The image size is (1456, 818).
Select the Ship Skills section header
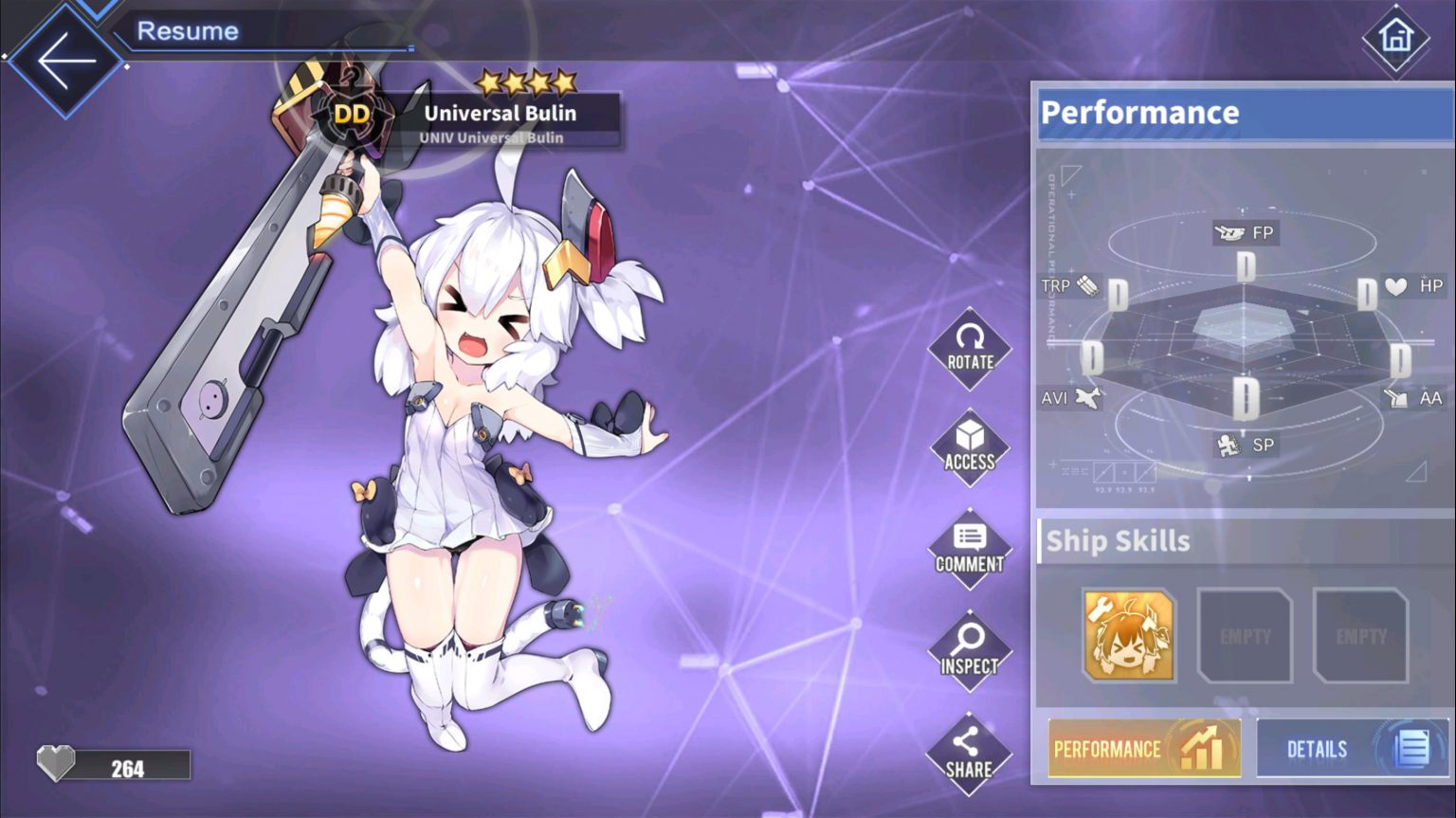click(x=1119, y=541)
